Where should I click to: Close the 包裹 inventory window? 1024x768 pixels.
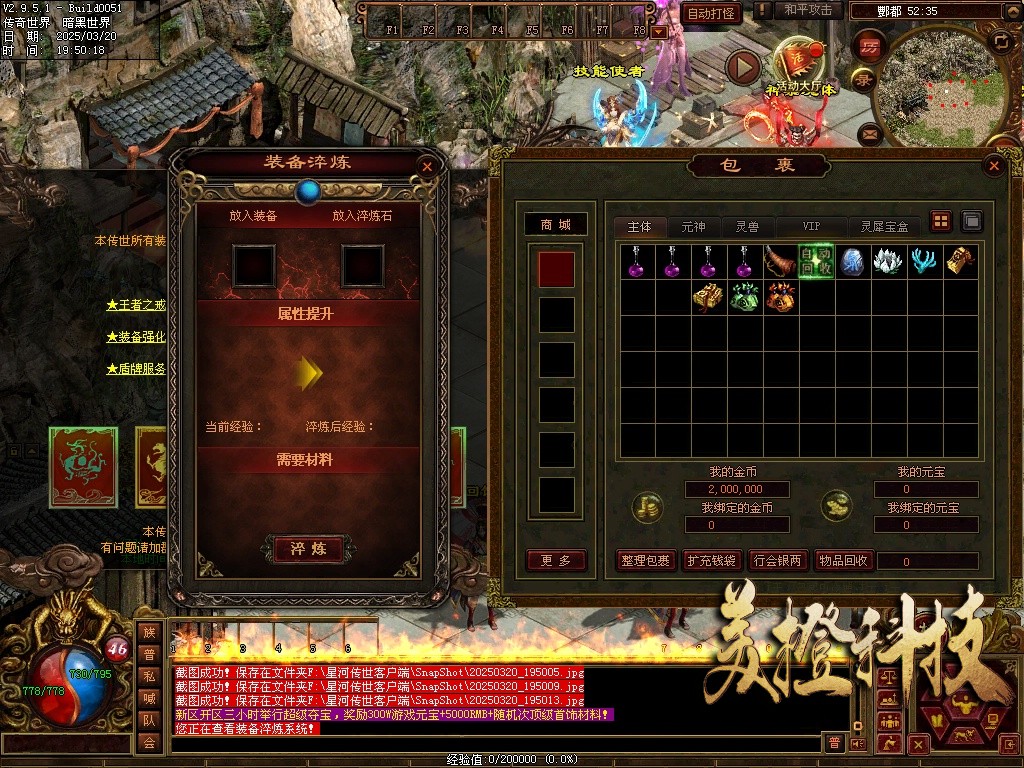point(993,166)
